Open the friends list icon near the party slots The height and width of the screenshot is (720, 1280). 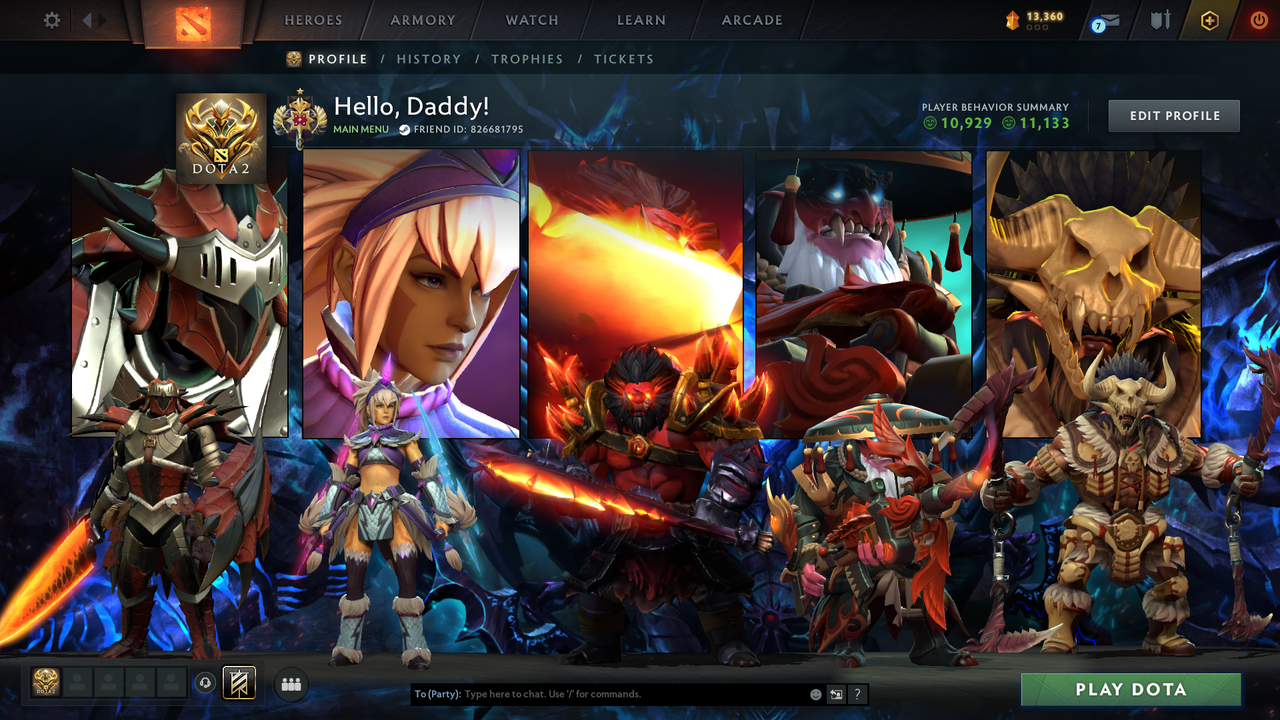pyautogui.click(x=291, y=684)
